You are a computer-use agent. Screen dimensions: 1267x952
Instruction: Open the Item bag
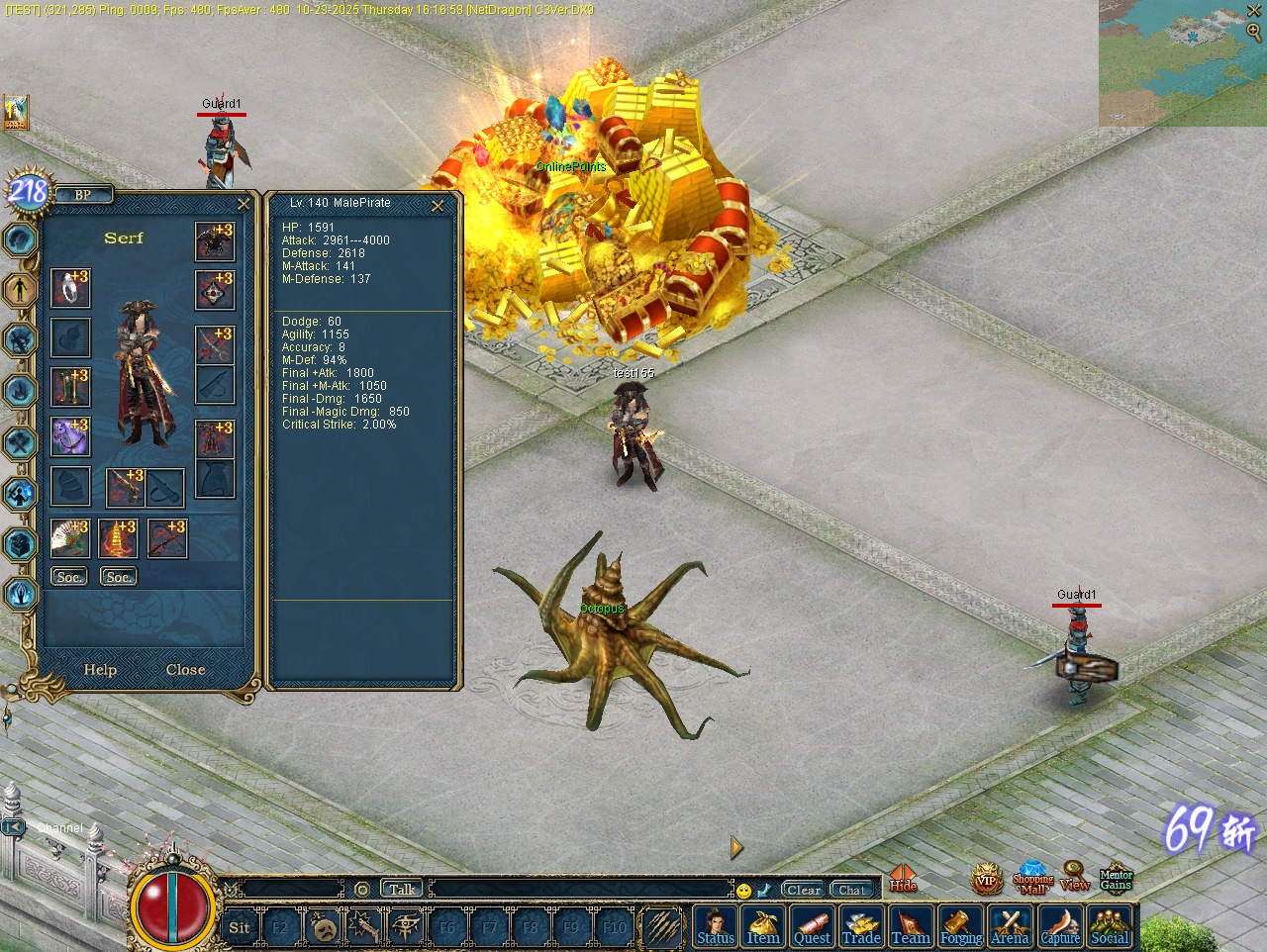[763, 927]
